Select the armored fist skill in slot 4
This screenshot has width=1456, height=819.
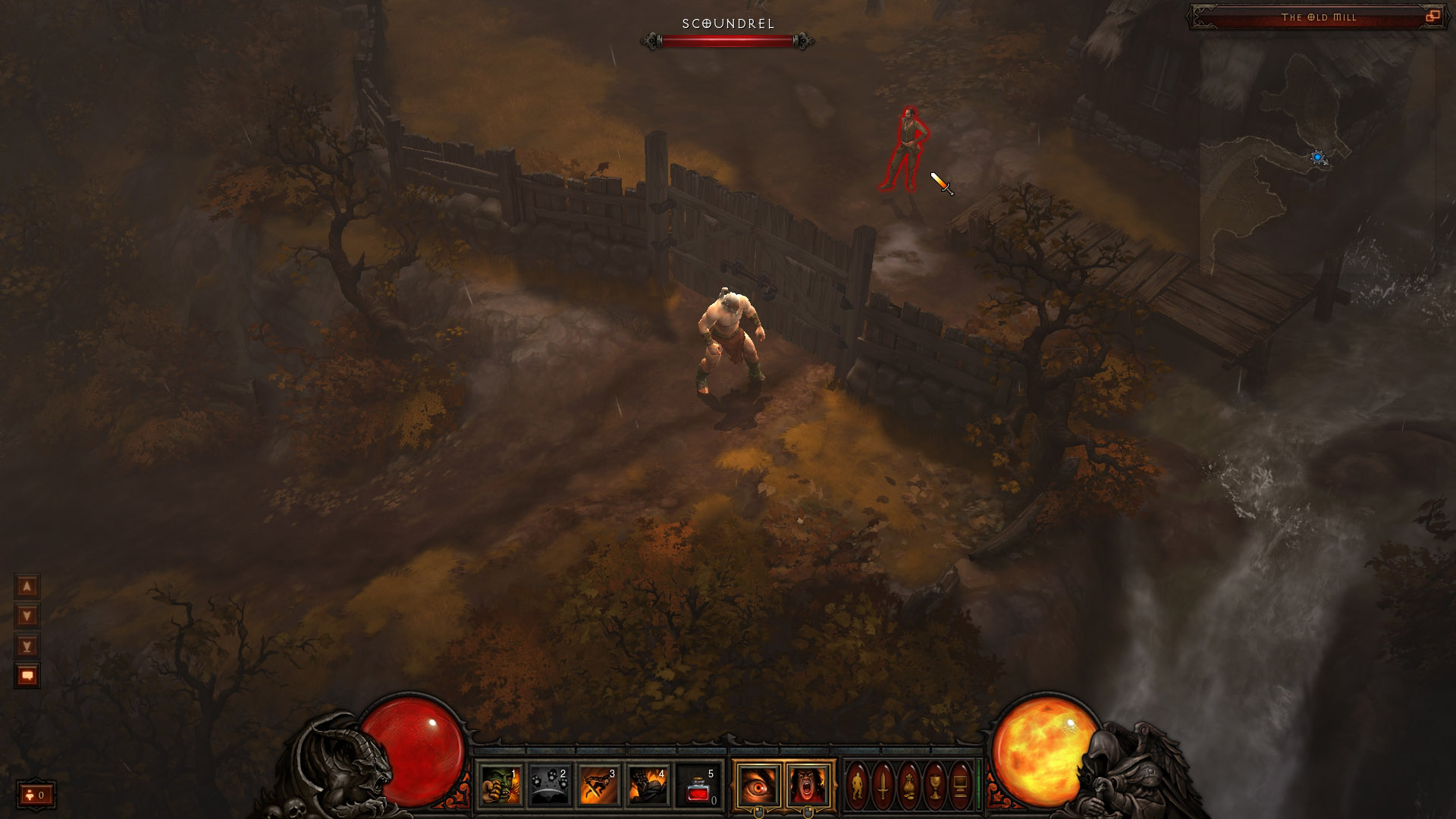[x=648, y=785]
